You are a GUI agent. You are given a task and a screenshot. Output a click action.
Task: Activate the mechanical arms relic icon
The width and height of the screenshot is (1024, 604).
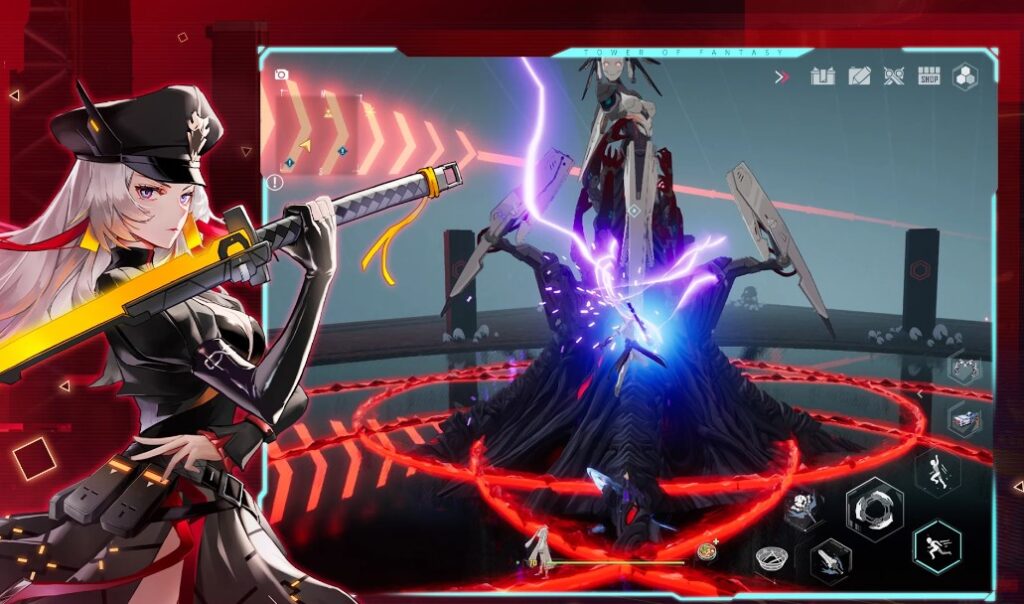pyautogui.click(x=964, y=367)
